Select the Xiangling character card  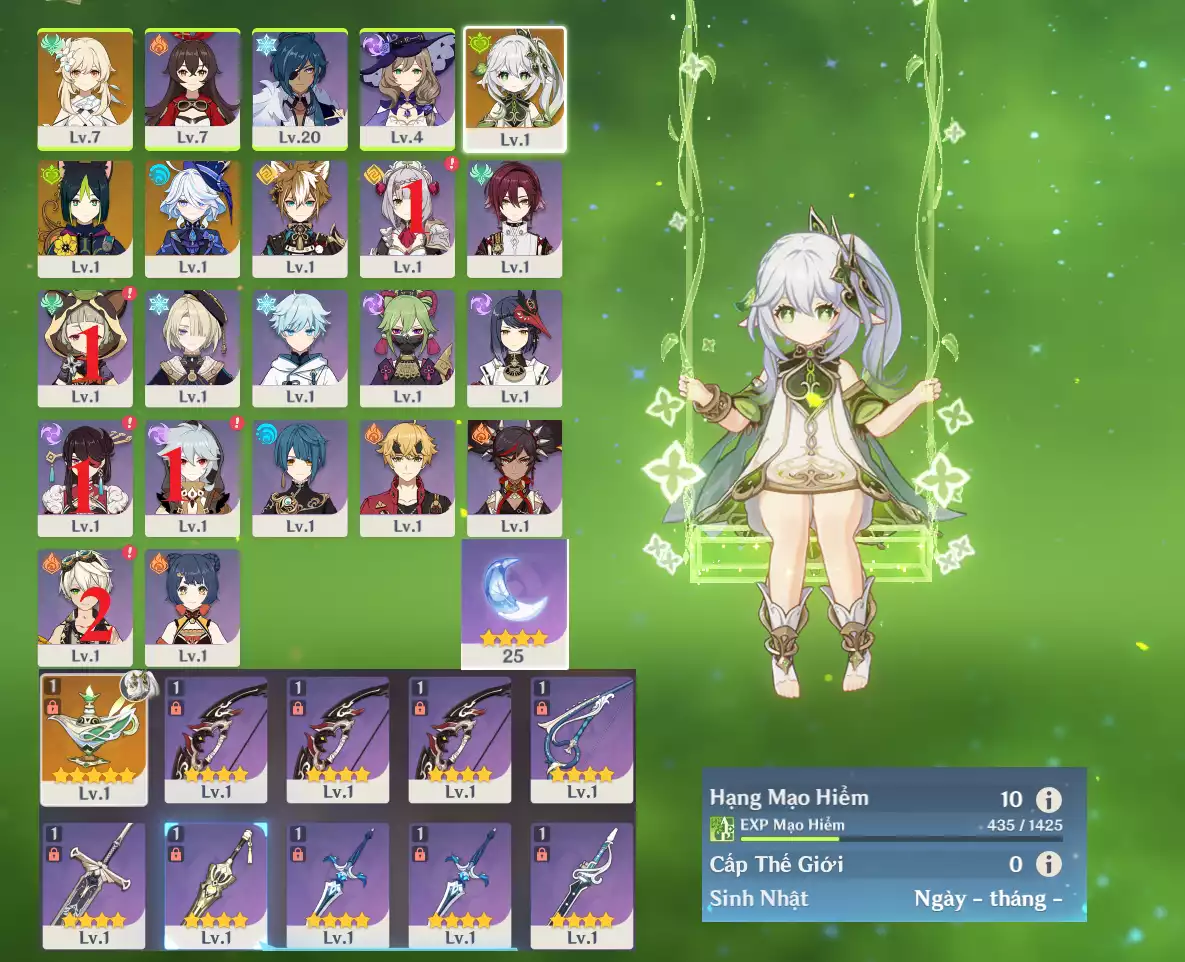(192, 606)
